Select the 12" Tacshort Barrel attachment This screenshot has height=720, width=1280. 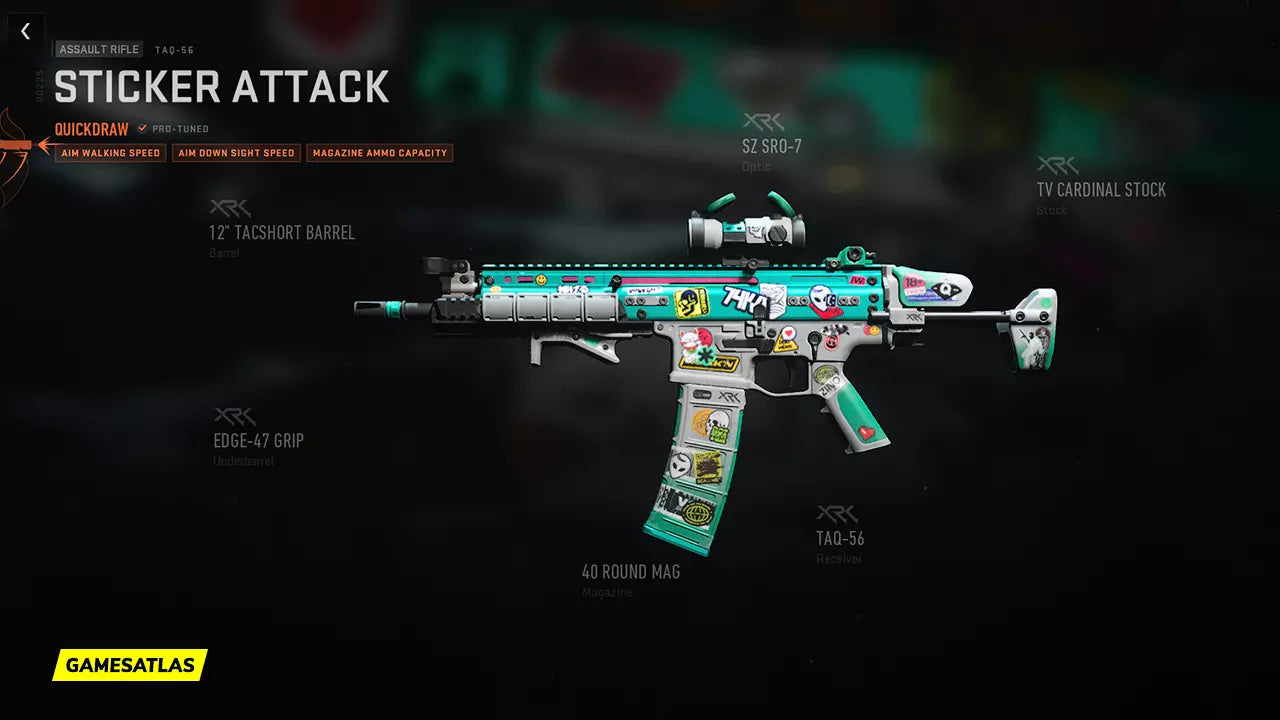click(x=281, y=233)
